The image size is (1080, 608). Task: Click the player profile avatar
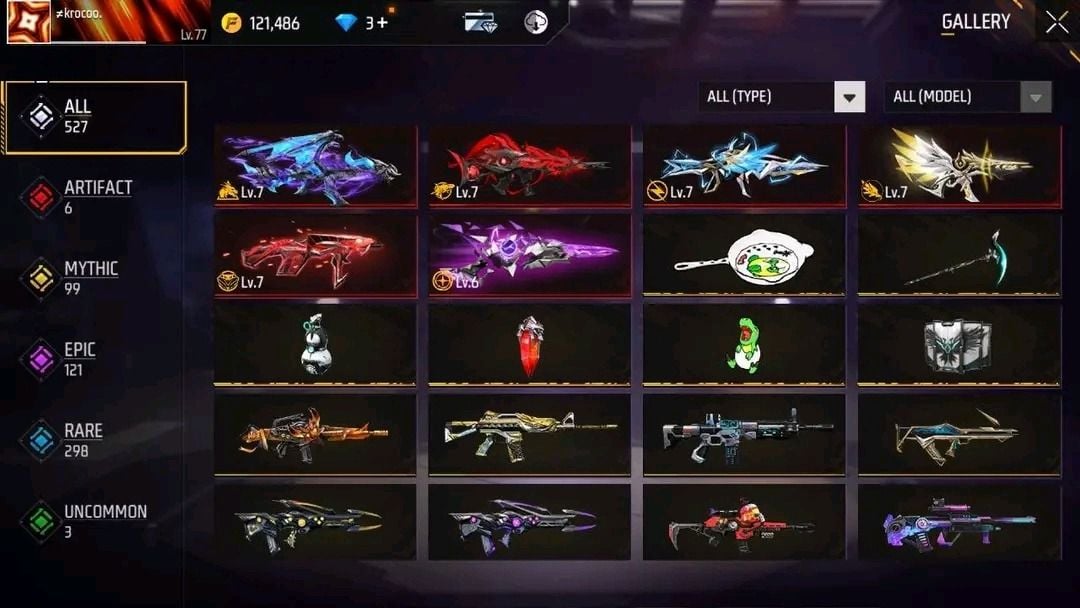28,22
